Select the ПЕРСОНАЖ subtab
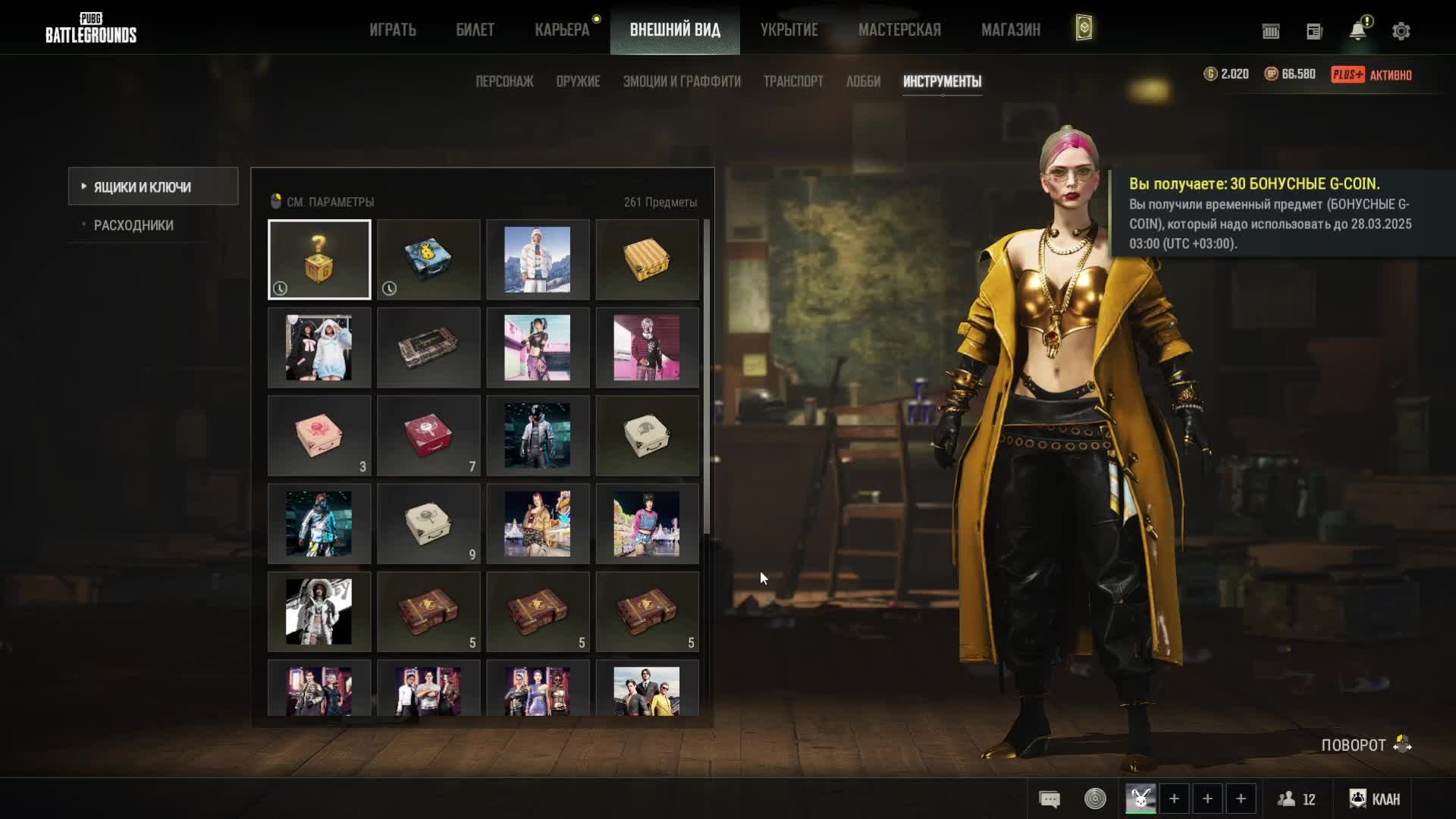This screenshot has width=1456, height=819. point(504,81)
